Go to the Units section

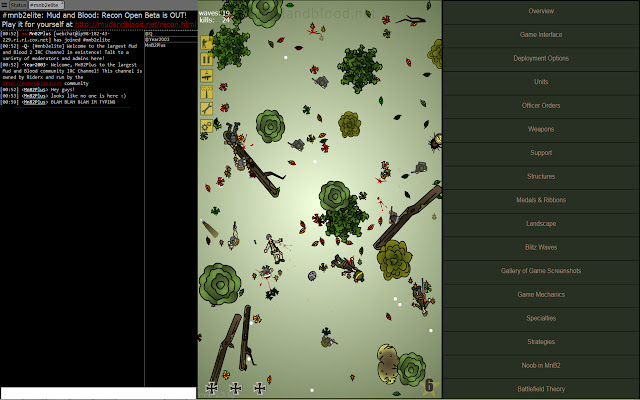tap(541, 82)
